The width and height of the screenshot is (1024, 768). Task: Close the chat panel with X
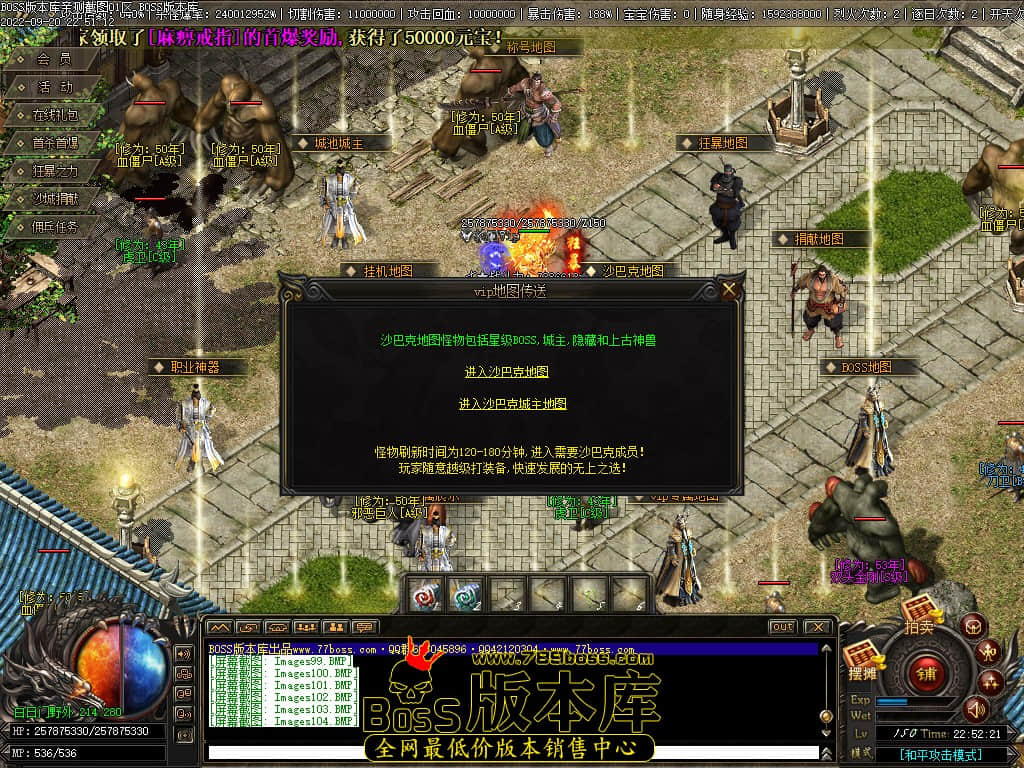pyautogui.click(x=817, y=627)
